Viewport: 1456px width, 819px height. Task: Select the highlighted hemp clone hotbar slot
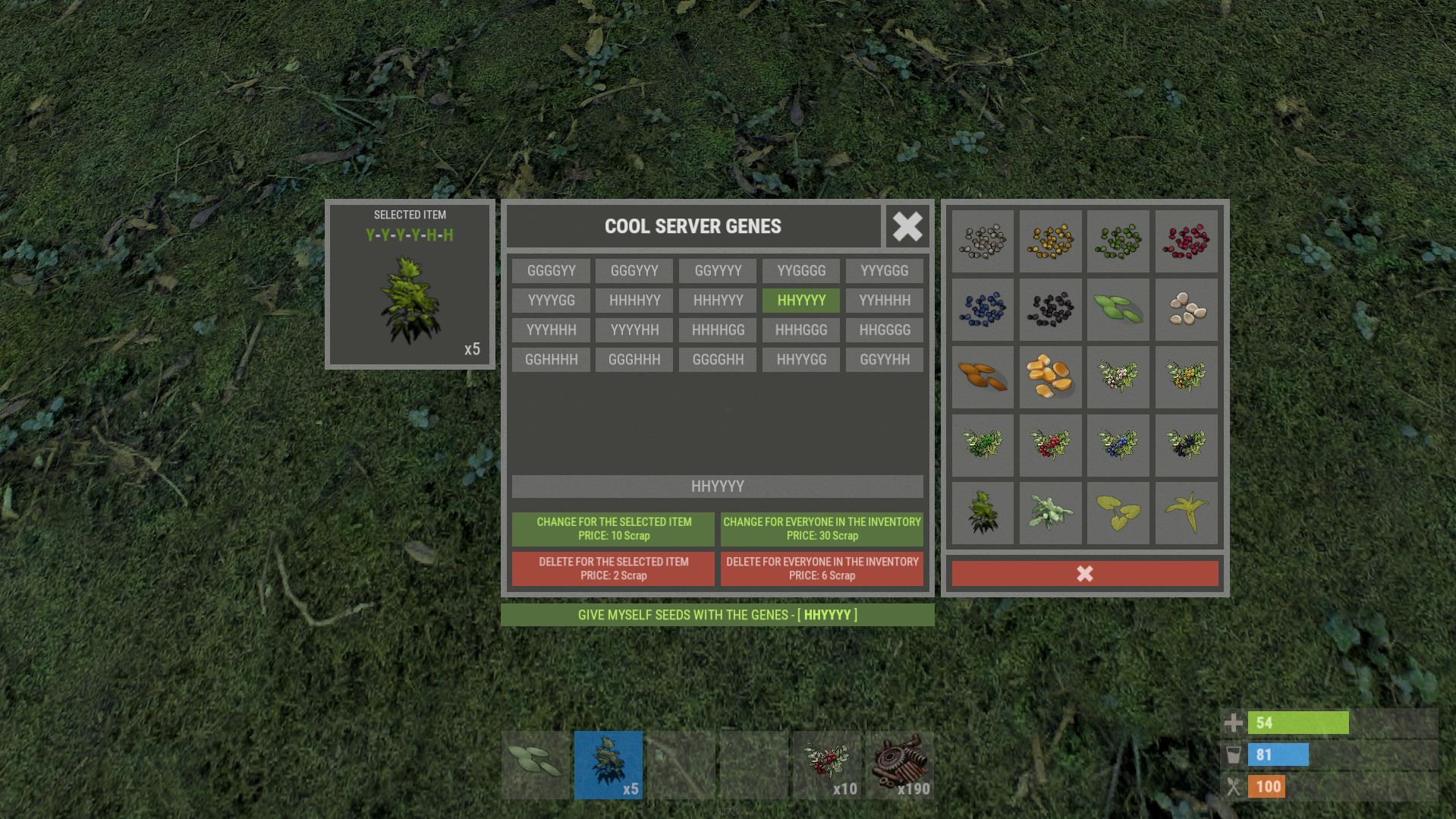point(608,765)
